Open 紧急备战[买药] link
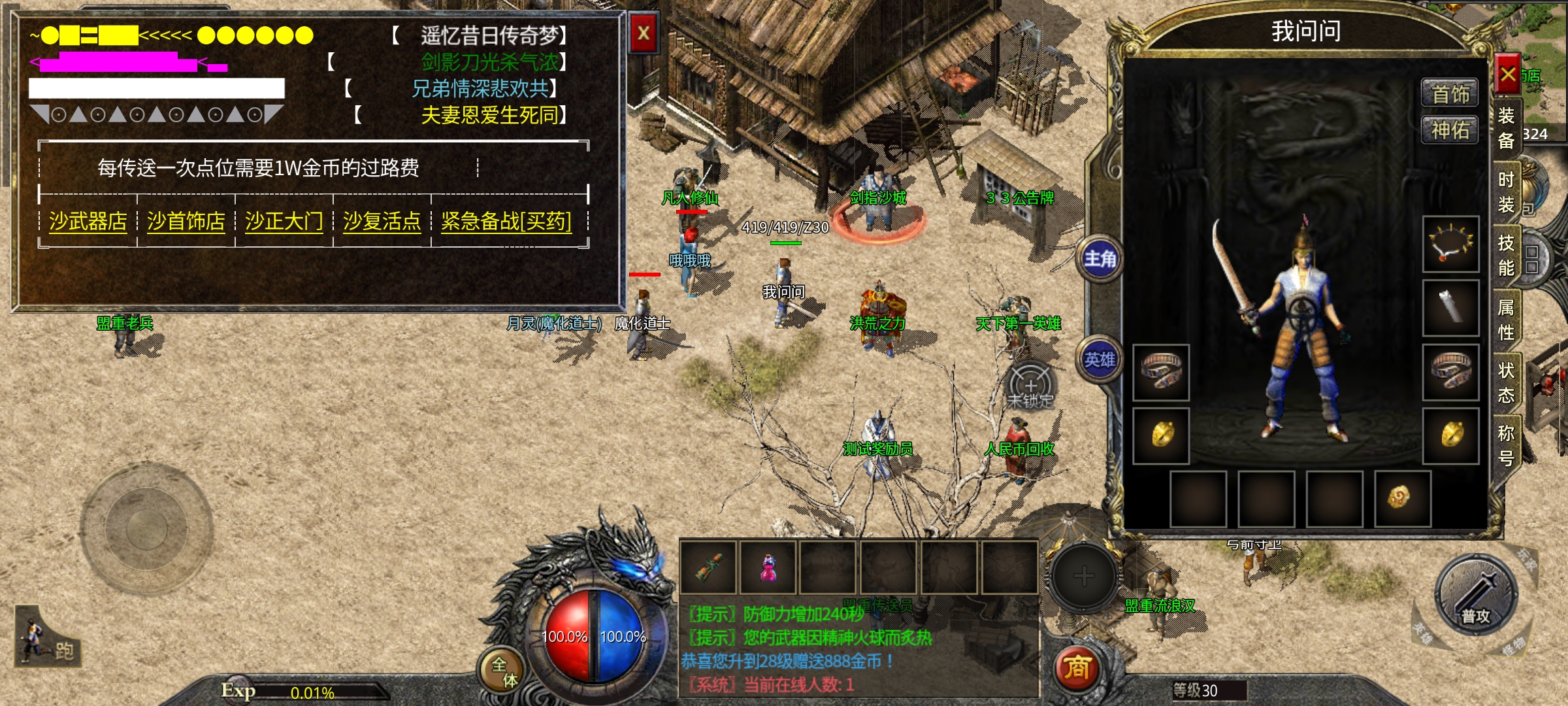 click(506, 222)
